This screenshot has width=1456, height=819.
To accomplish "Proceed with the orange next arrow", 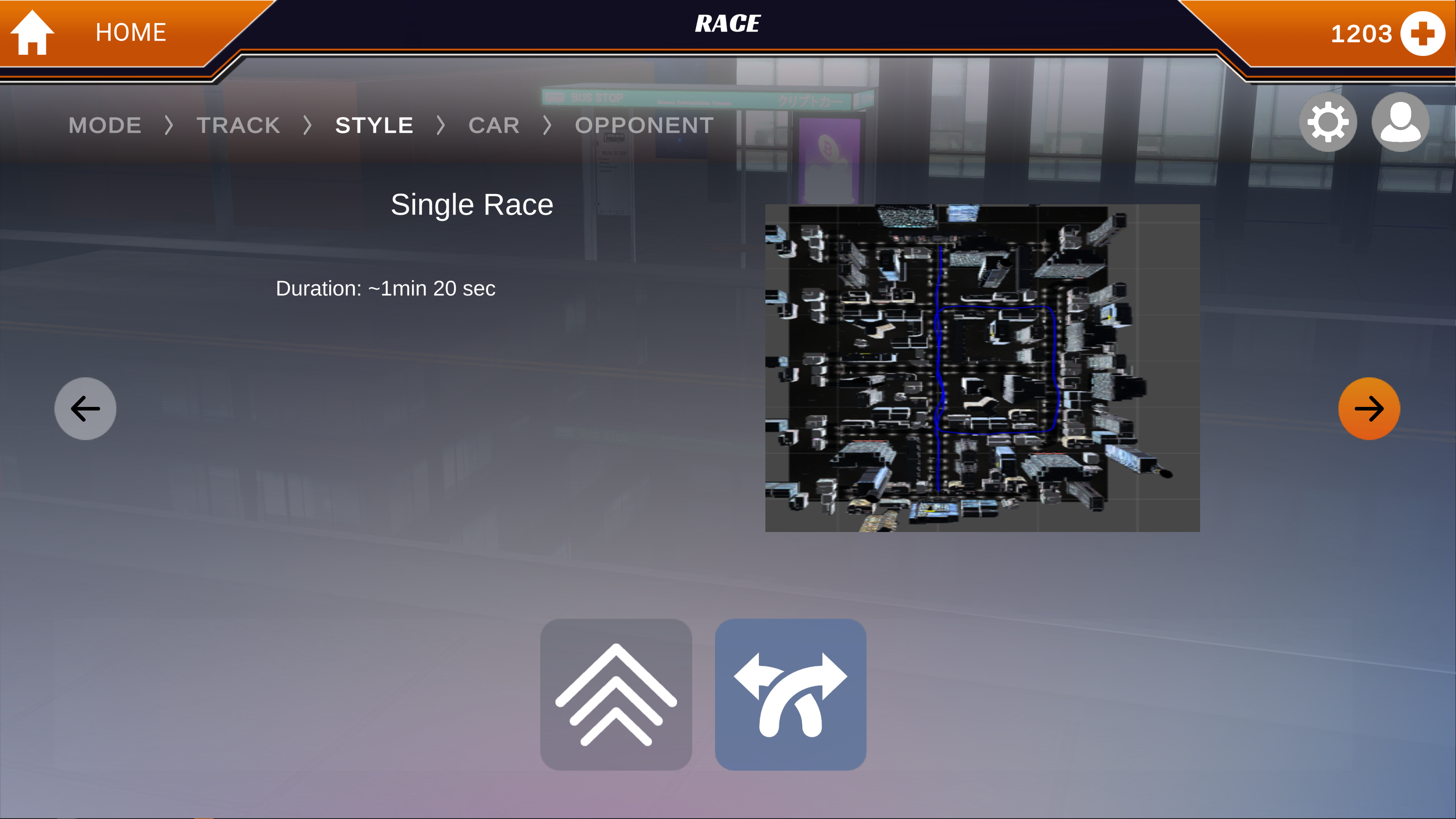I will click(x=1368, y=409).
